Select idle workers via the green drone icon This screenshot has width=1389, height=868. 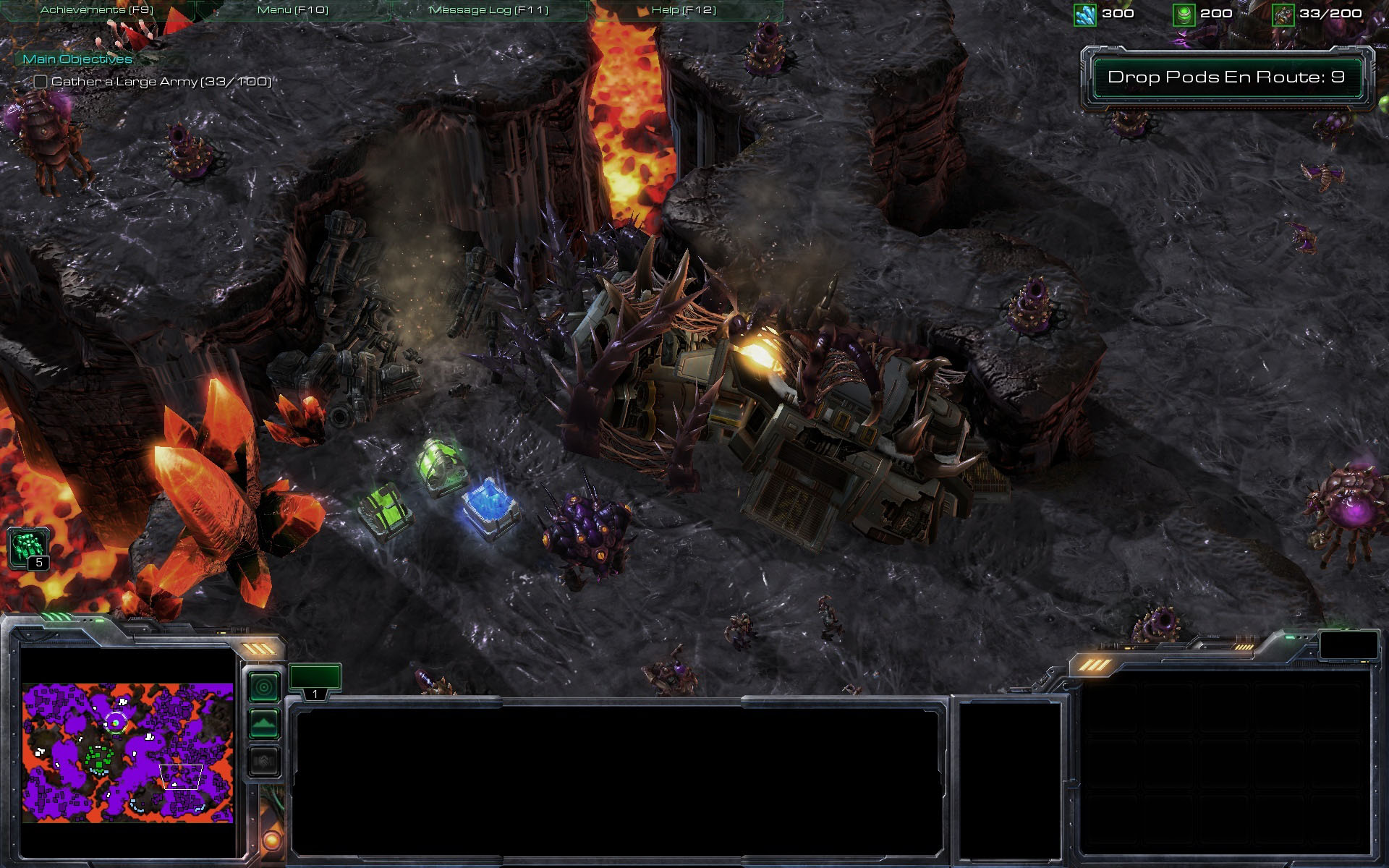(28, 548)
